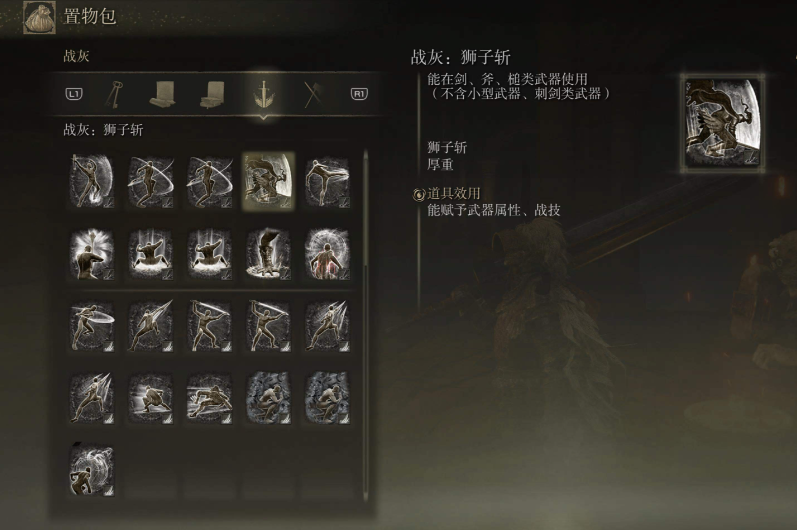Select the winged sword Ashes of War tab
Screen dimensions: 797x530
[x=263, y=93]
